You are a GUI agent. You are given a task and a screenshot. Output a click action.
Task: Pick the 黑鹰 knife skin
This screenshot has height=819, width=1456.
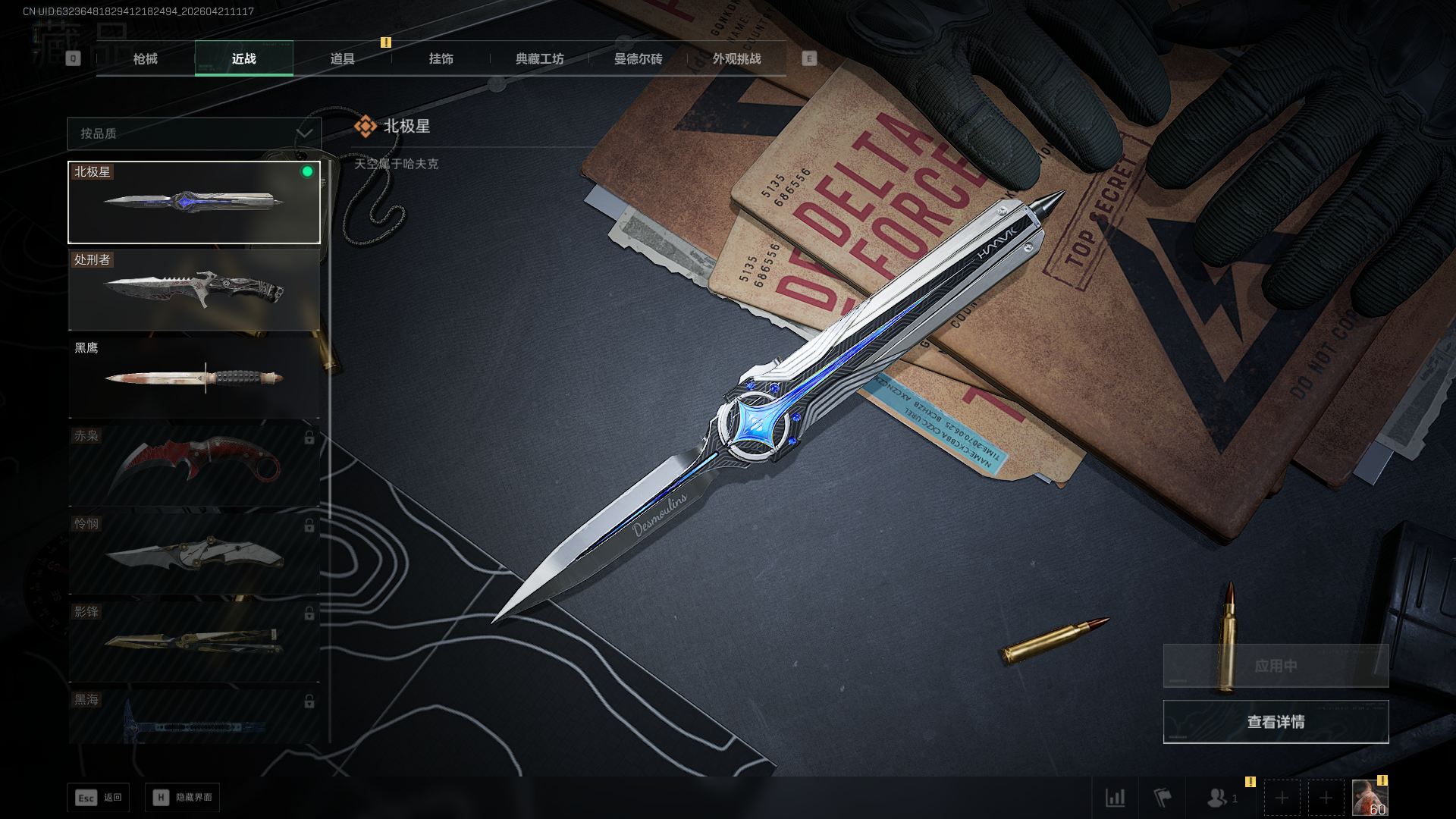point(194,378)
